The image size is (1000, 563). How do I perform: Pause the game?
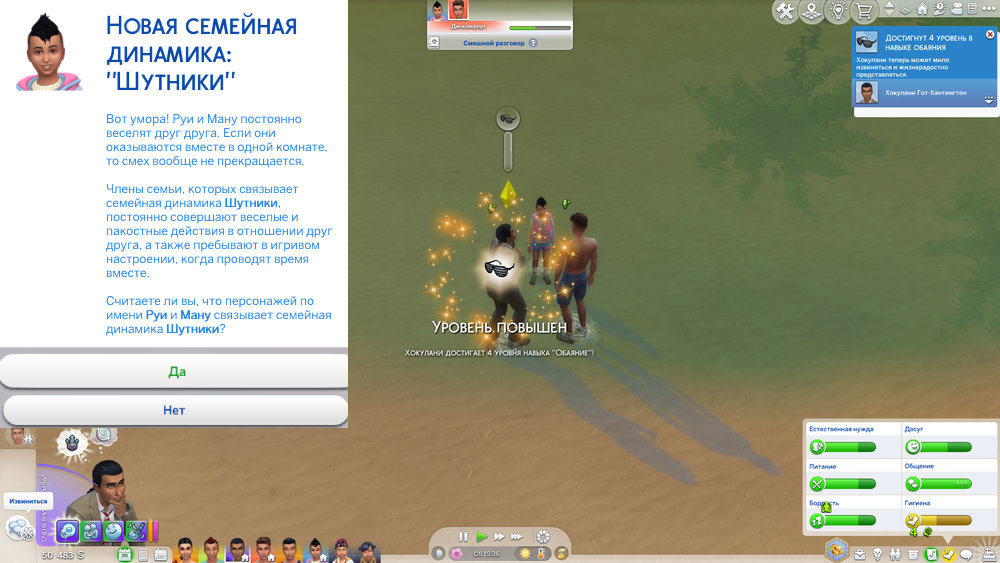pyautogui.click(x=463, y=537)
